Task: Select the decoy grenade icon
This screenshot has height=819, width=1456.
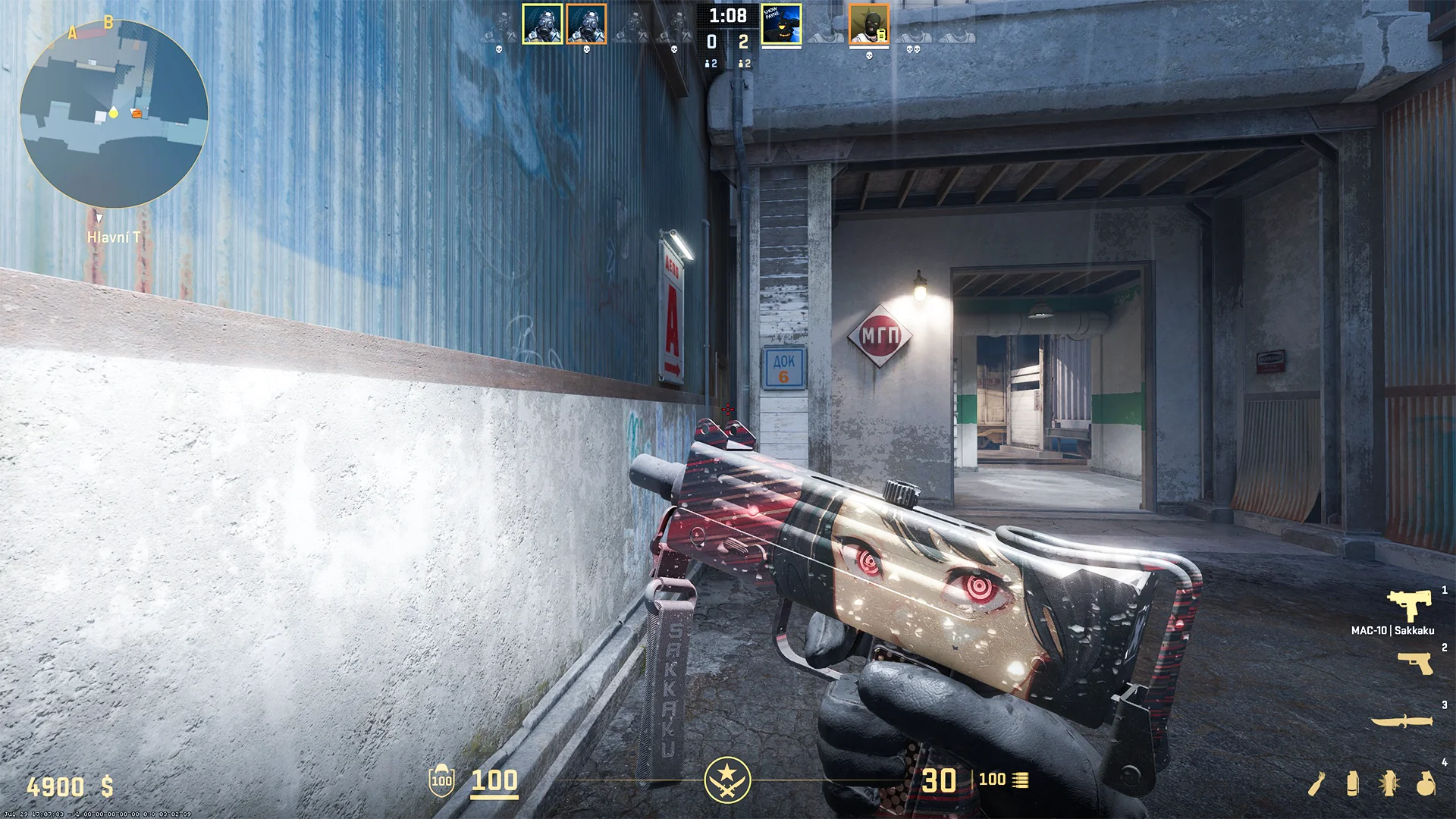Action: point(1389,783)
